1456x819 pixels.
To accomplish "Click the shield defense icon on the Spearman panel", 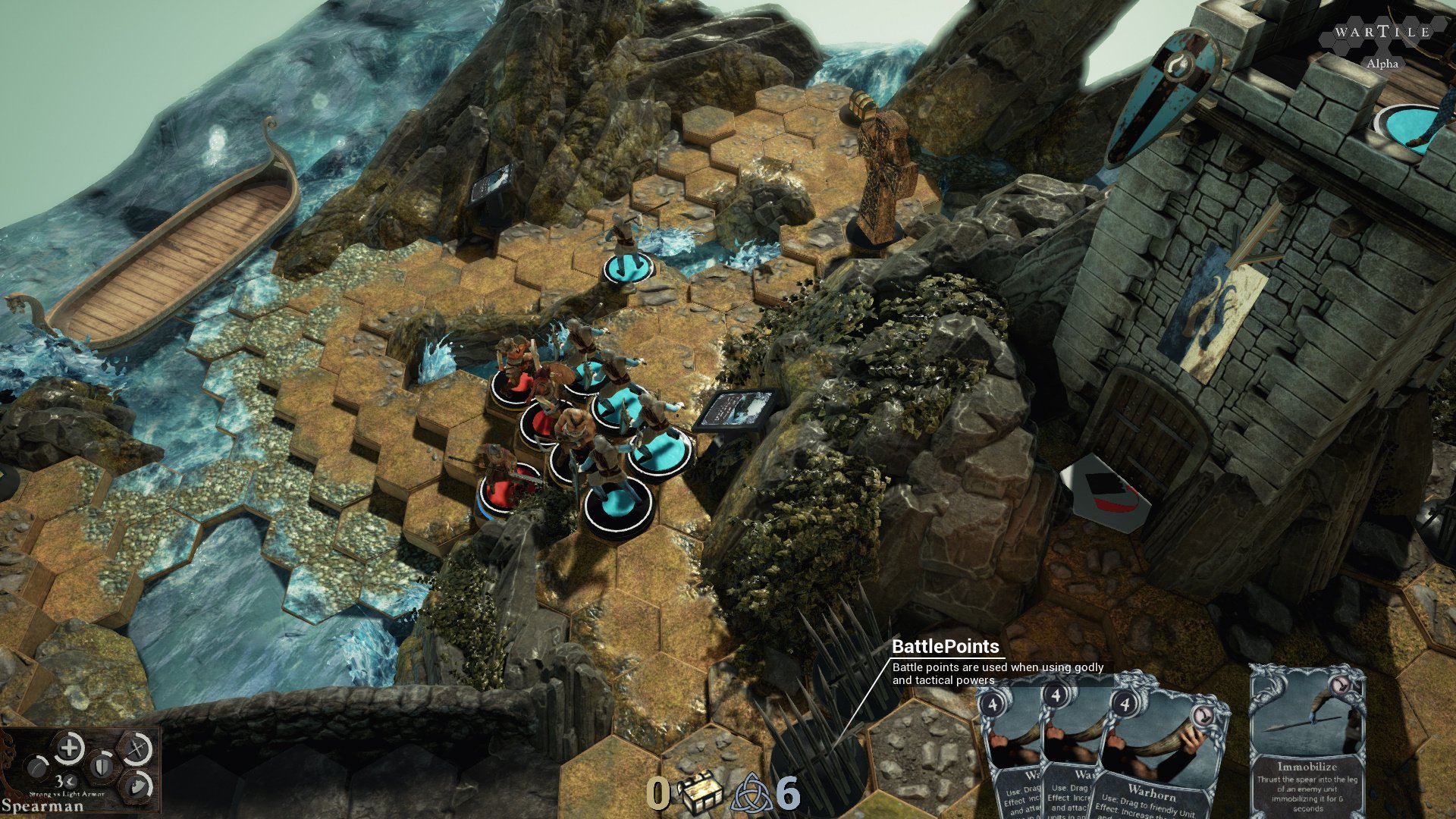I will [x=102, y=769].
